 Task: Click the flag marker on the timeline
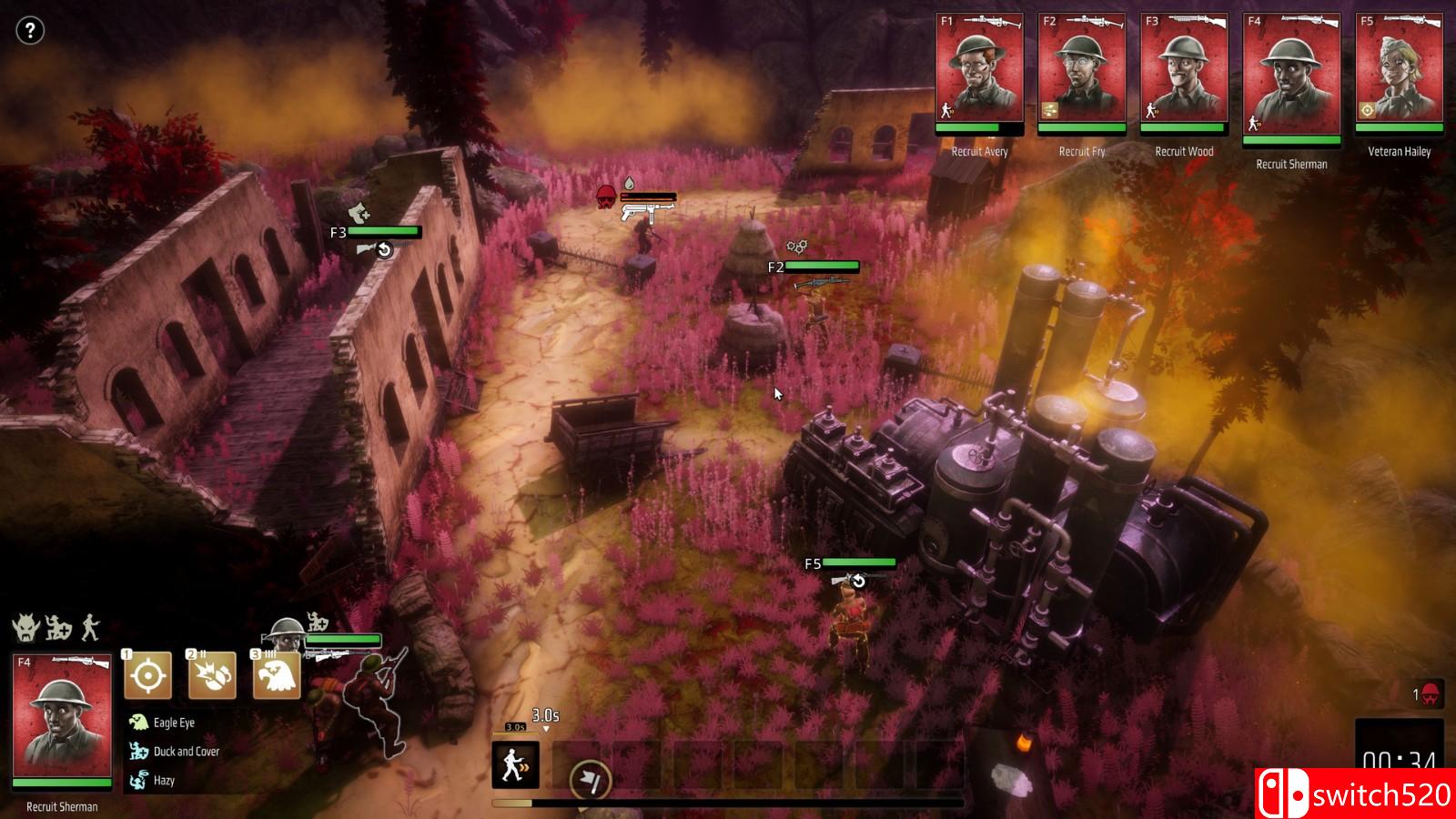(x=590, y=780)
